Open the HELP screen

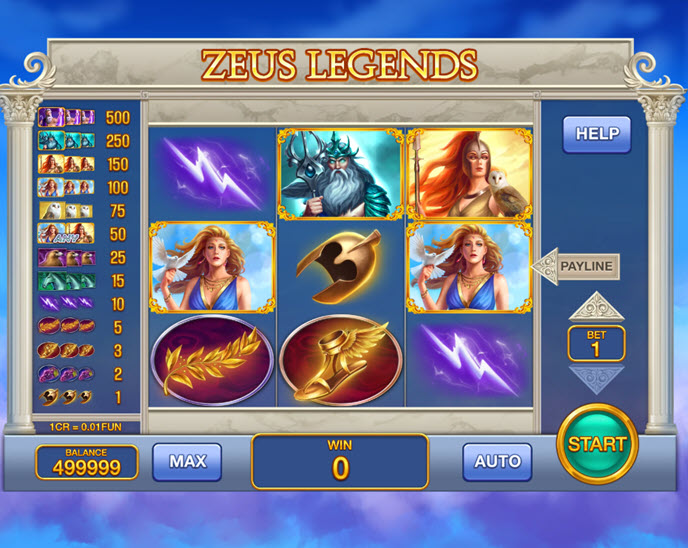597,134
